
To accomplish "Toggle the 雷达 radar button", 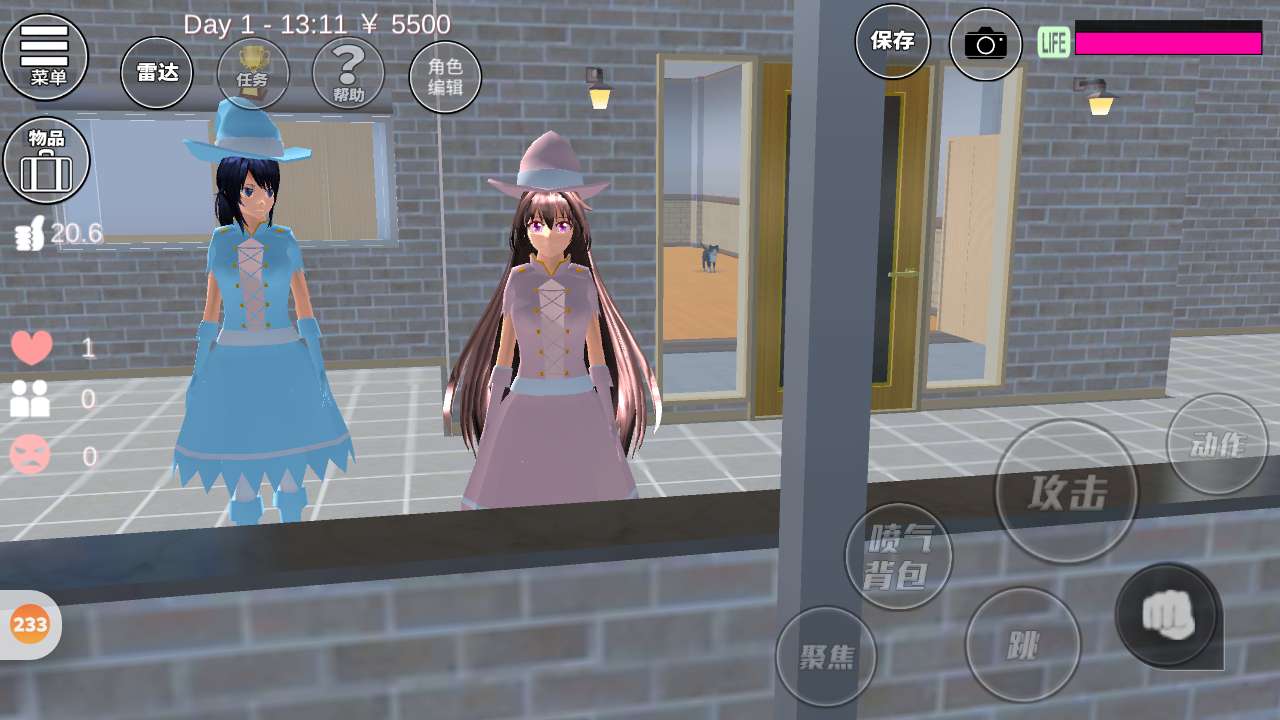I will coord(157,73).
